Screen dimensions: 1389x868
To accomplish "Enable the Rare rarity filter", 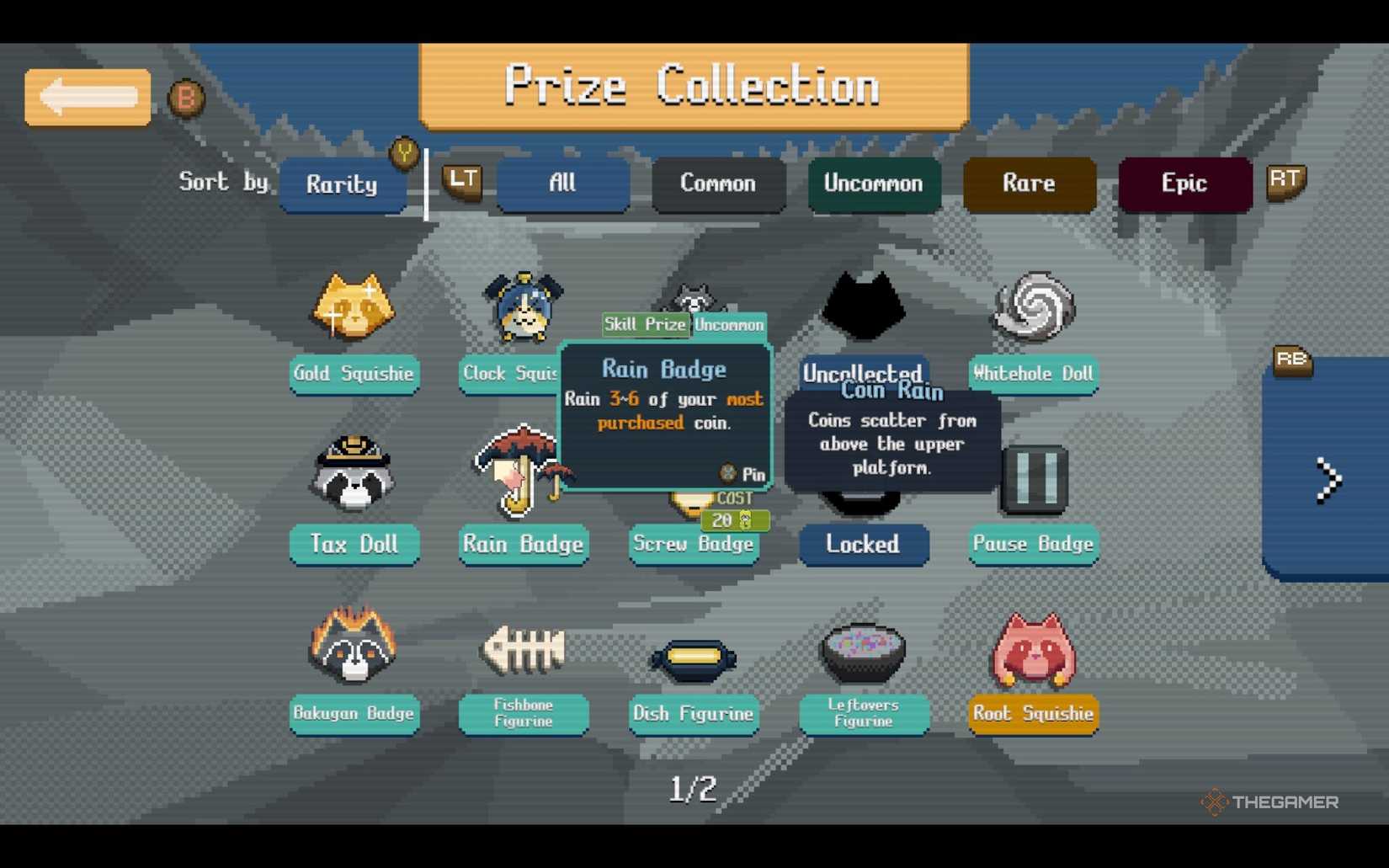I will [1029, 184].
